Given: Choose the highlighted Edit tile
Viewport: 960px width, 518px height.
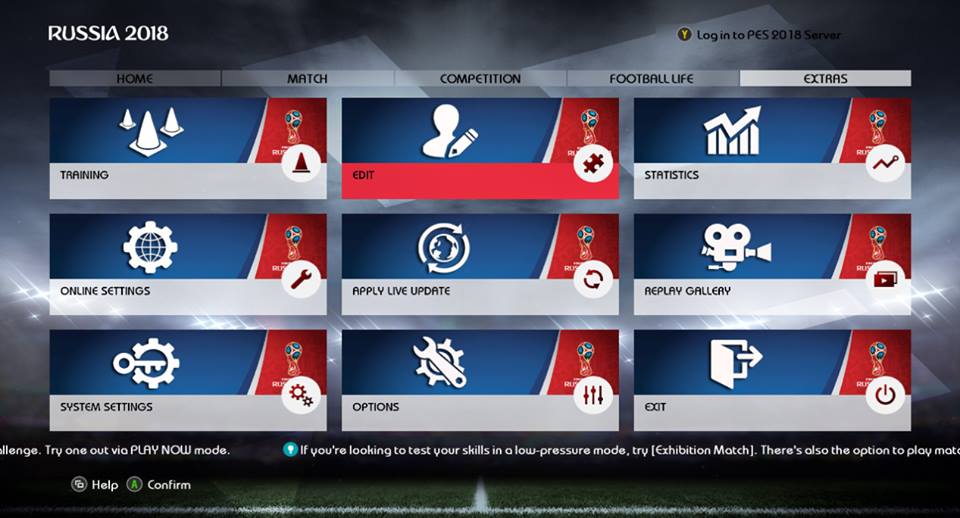Looking at the screenshot, I should click(480, 147).
